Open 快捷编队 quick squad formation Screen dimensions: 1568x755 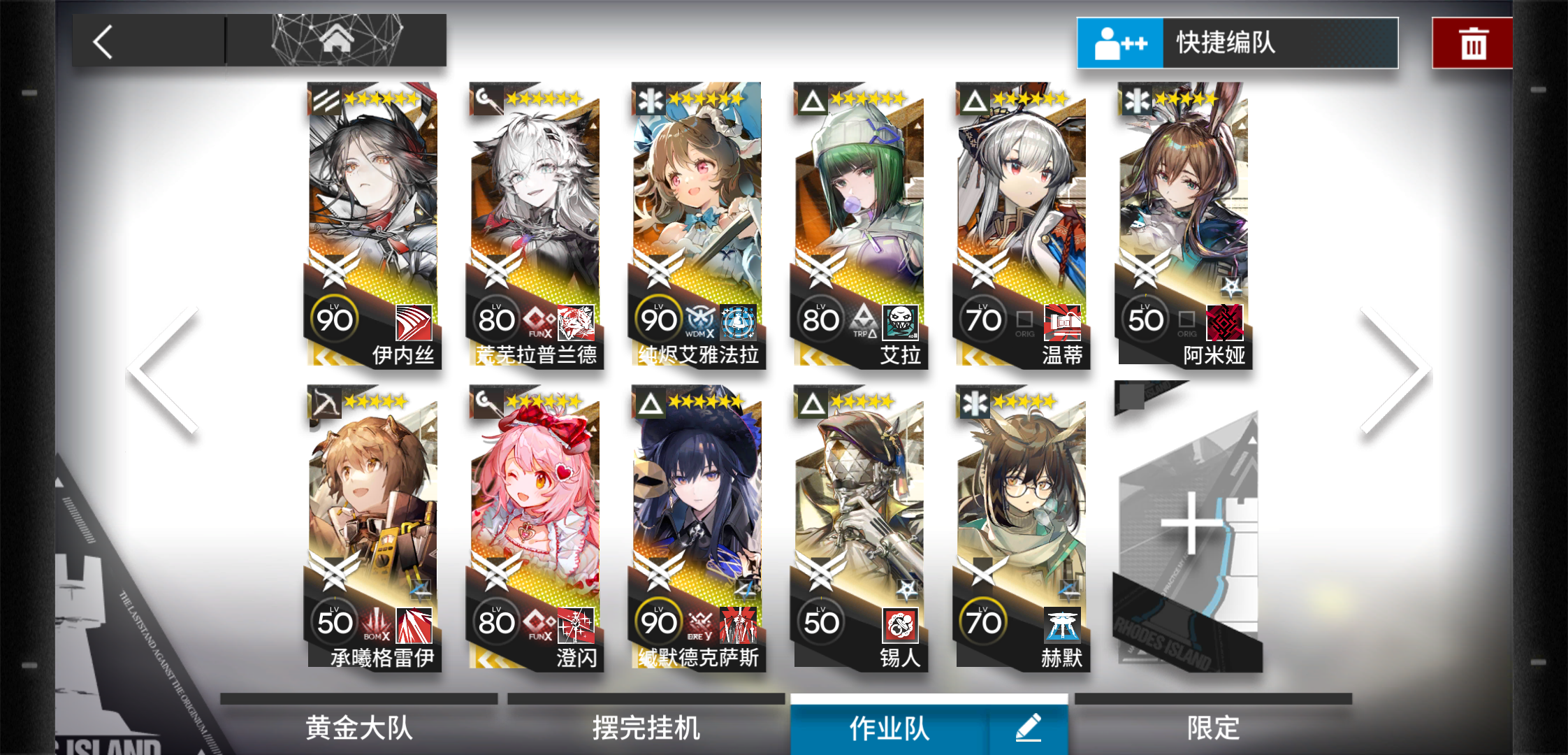(1237, 43)
